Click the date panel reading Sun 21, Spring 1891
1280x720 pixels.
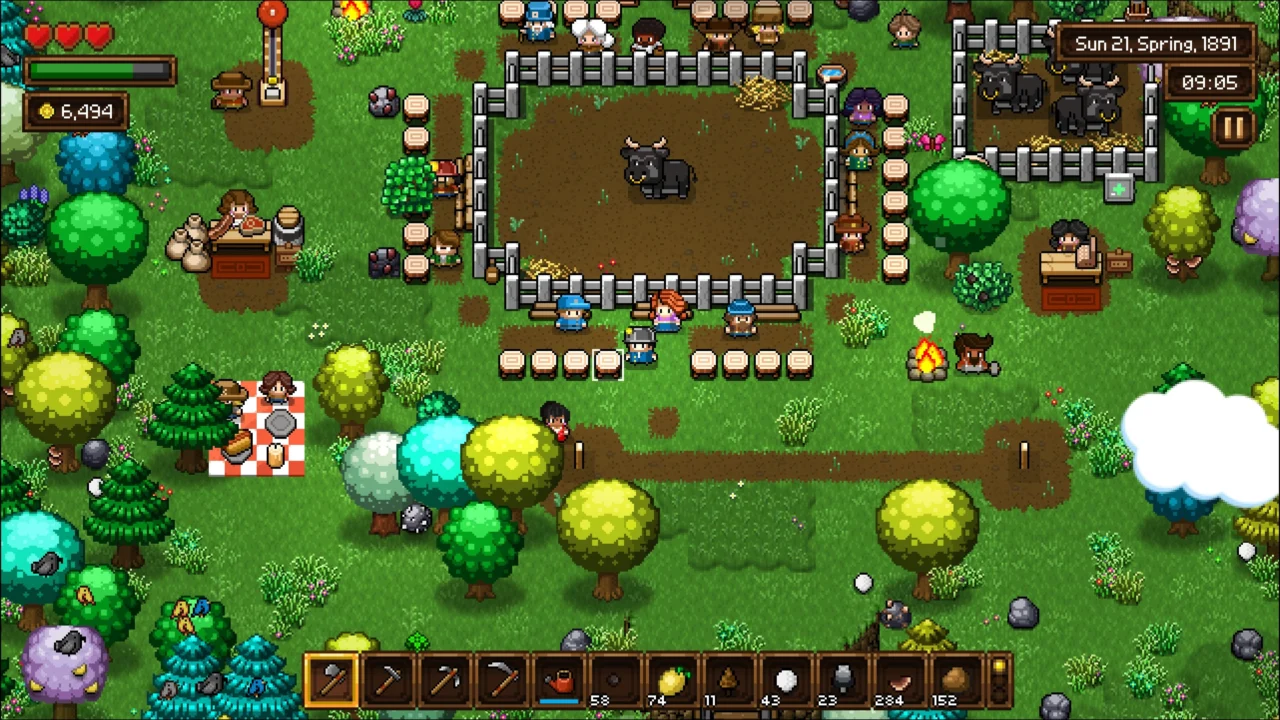pyautogui.click(x=1155, y=44)
